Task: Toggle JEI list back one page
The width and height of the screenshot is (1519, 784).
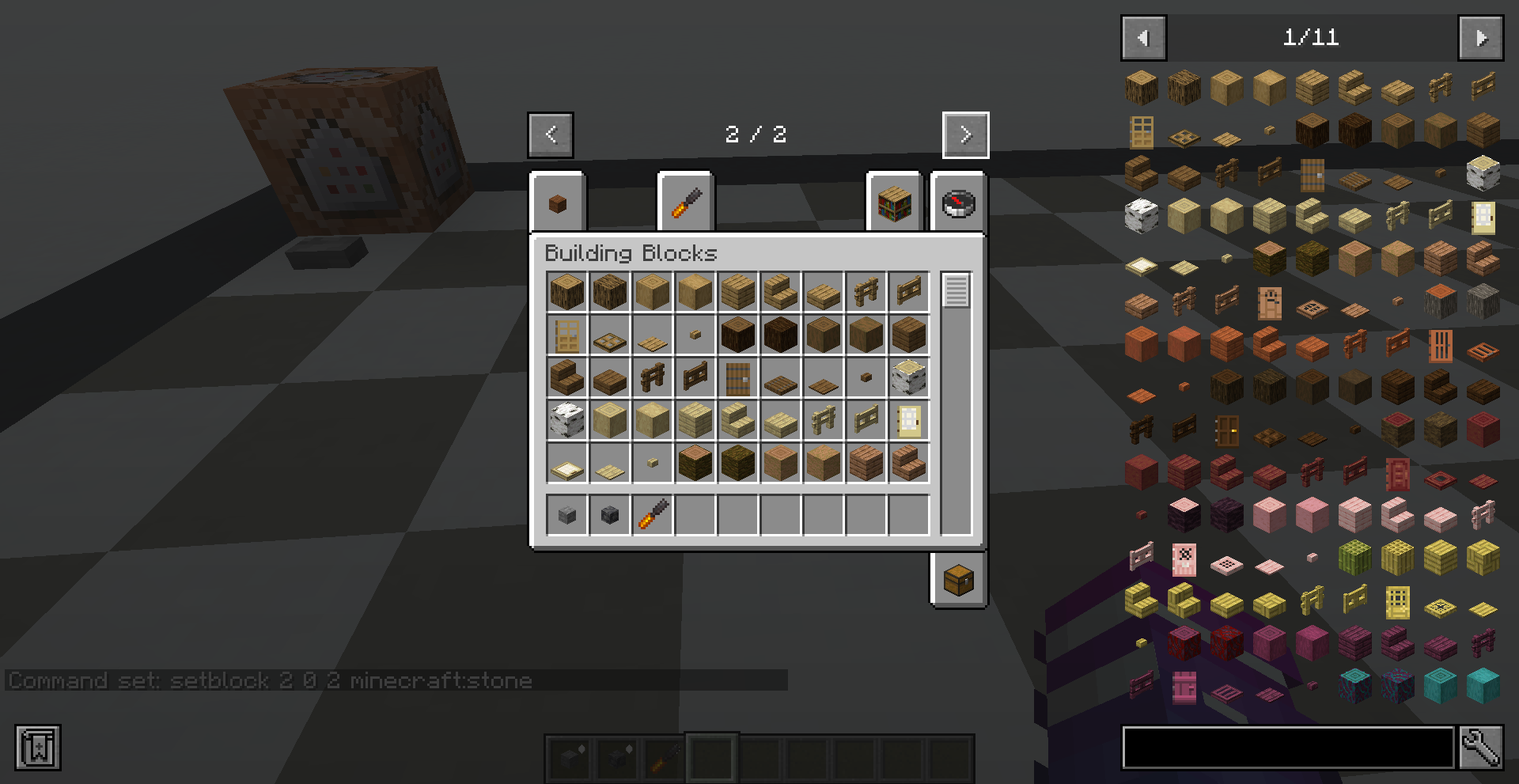Action: click(1142, 37)
